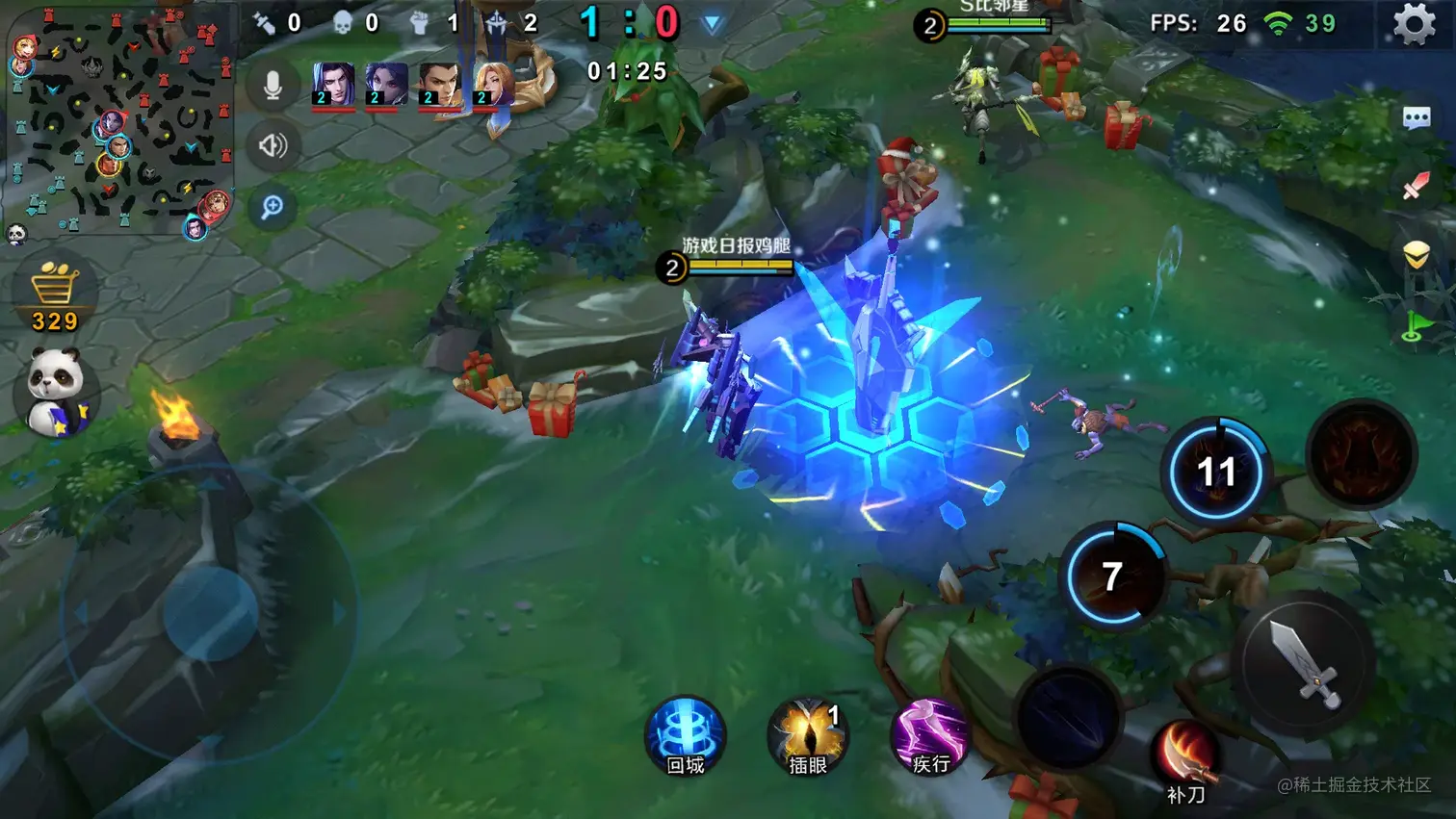Send the red sword attack signal
1456x819 pixels.
pos(1416,186)
